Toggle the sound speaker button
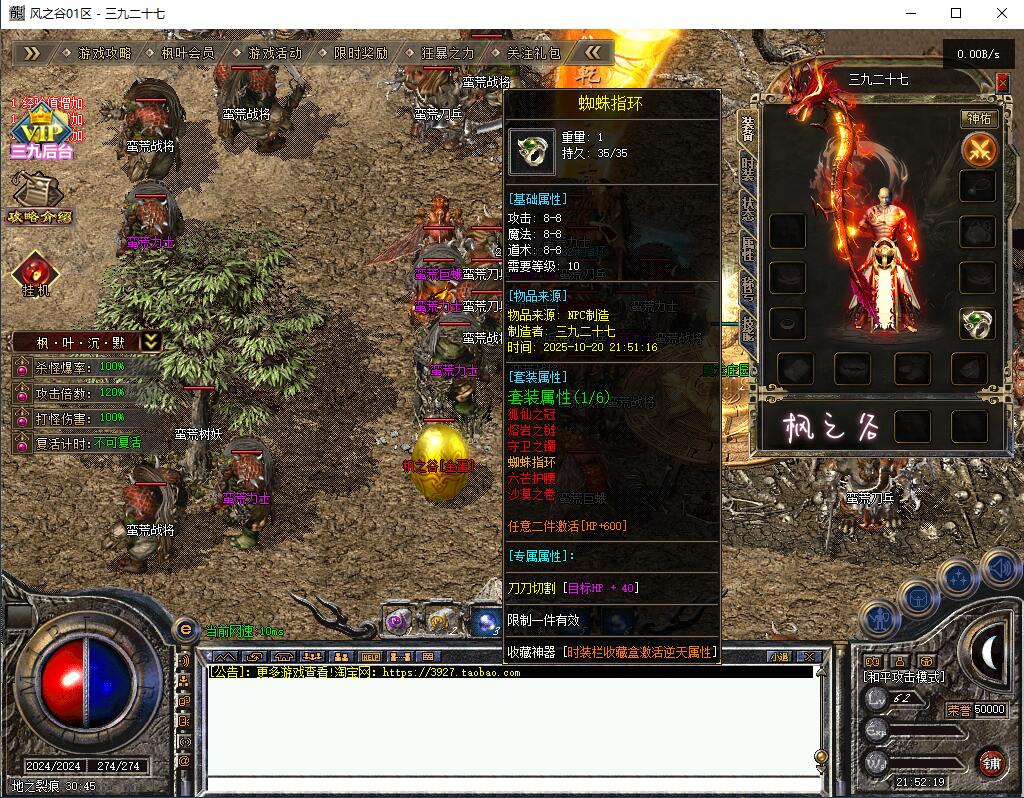The image size is (1024, 798). pyautogui.click(x=1001, y=569)
